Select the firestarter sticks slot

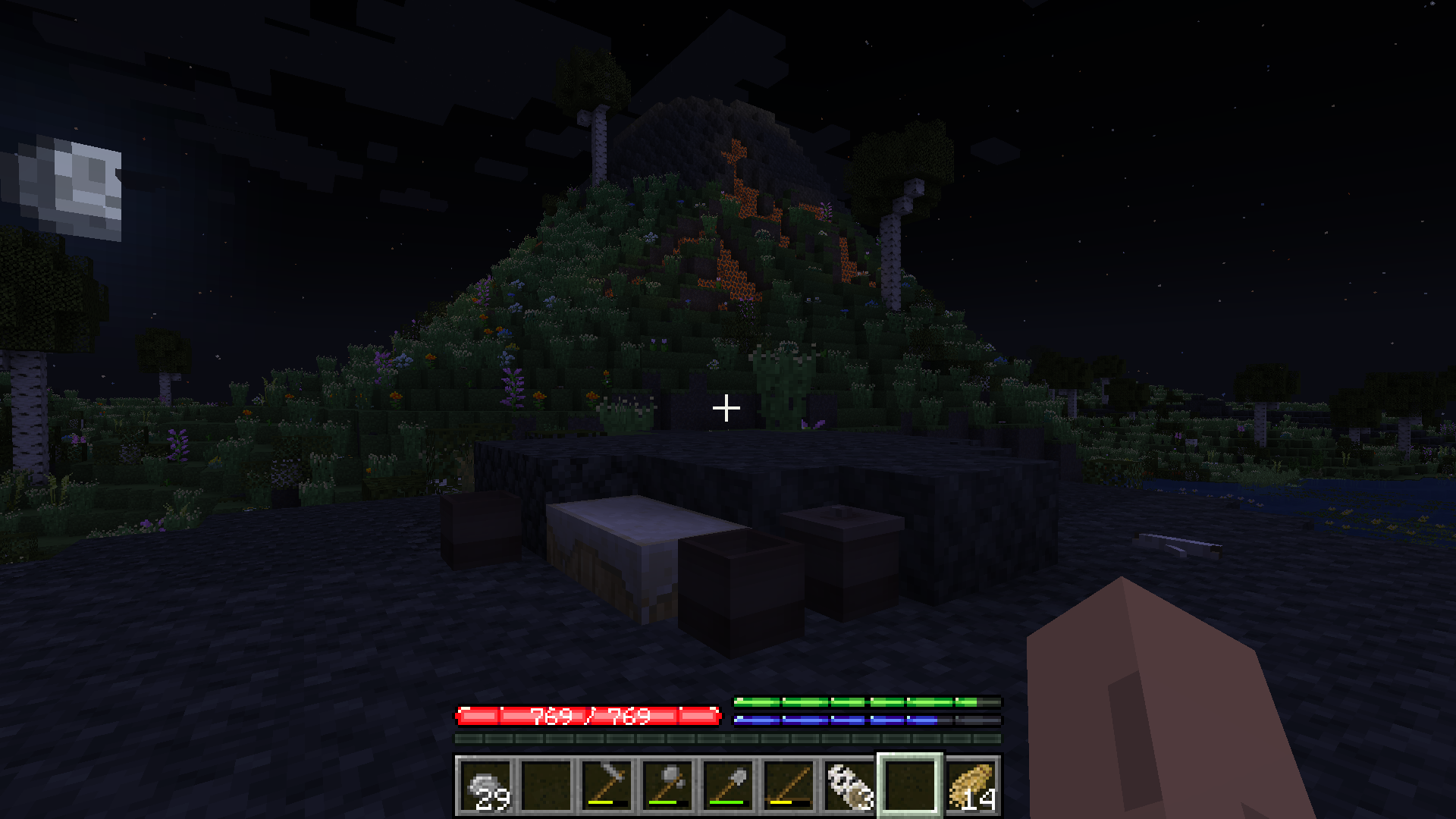point(789,786)
